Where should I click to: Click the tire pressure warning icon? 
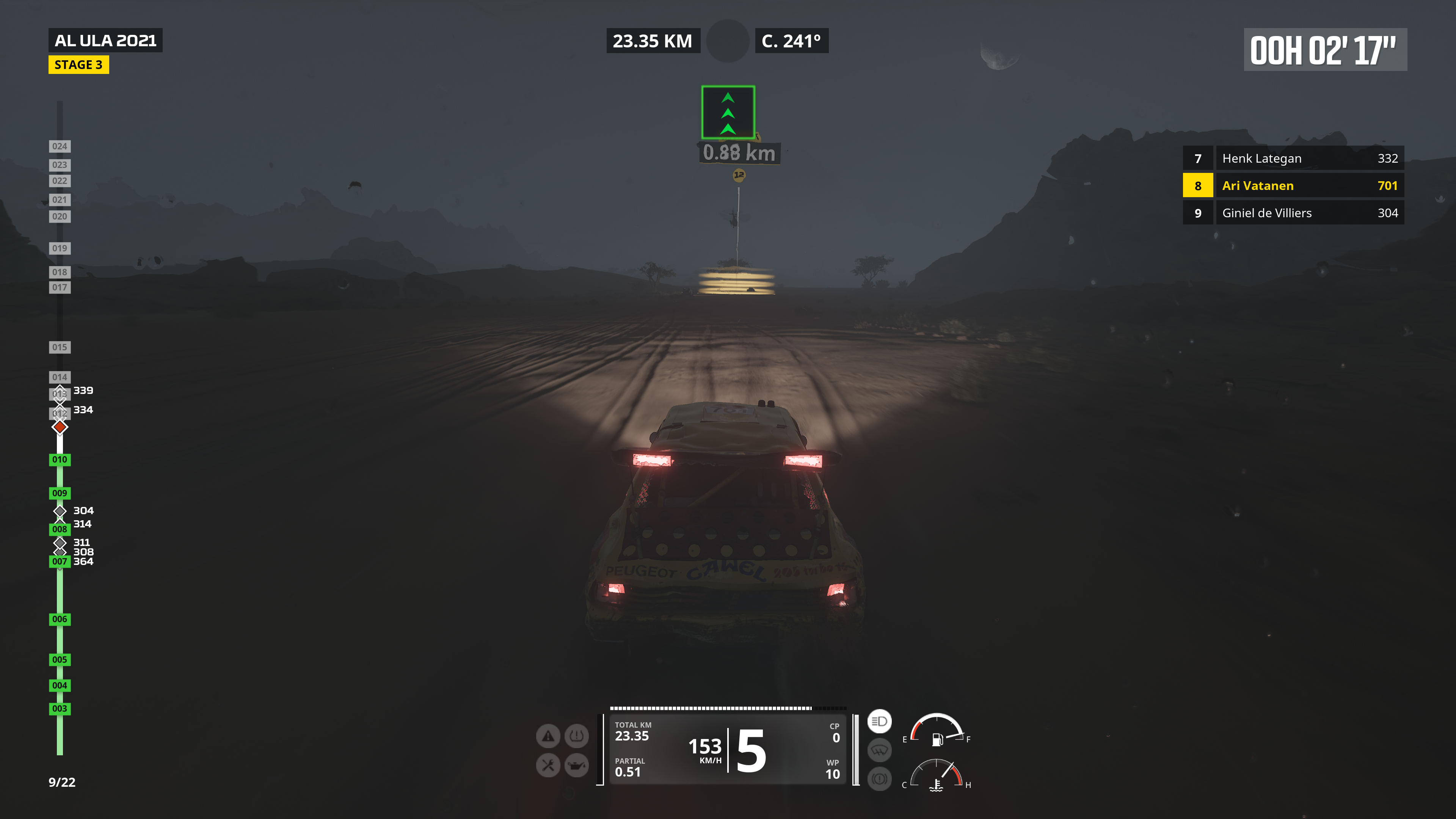pos(576,736)
